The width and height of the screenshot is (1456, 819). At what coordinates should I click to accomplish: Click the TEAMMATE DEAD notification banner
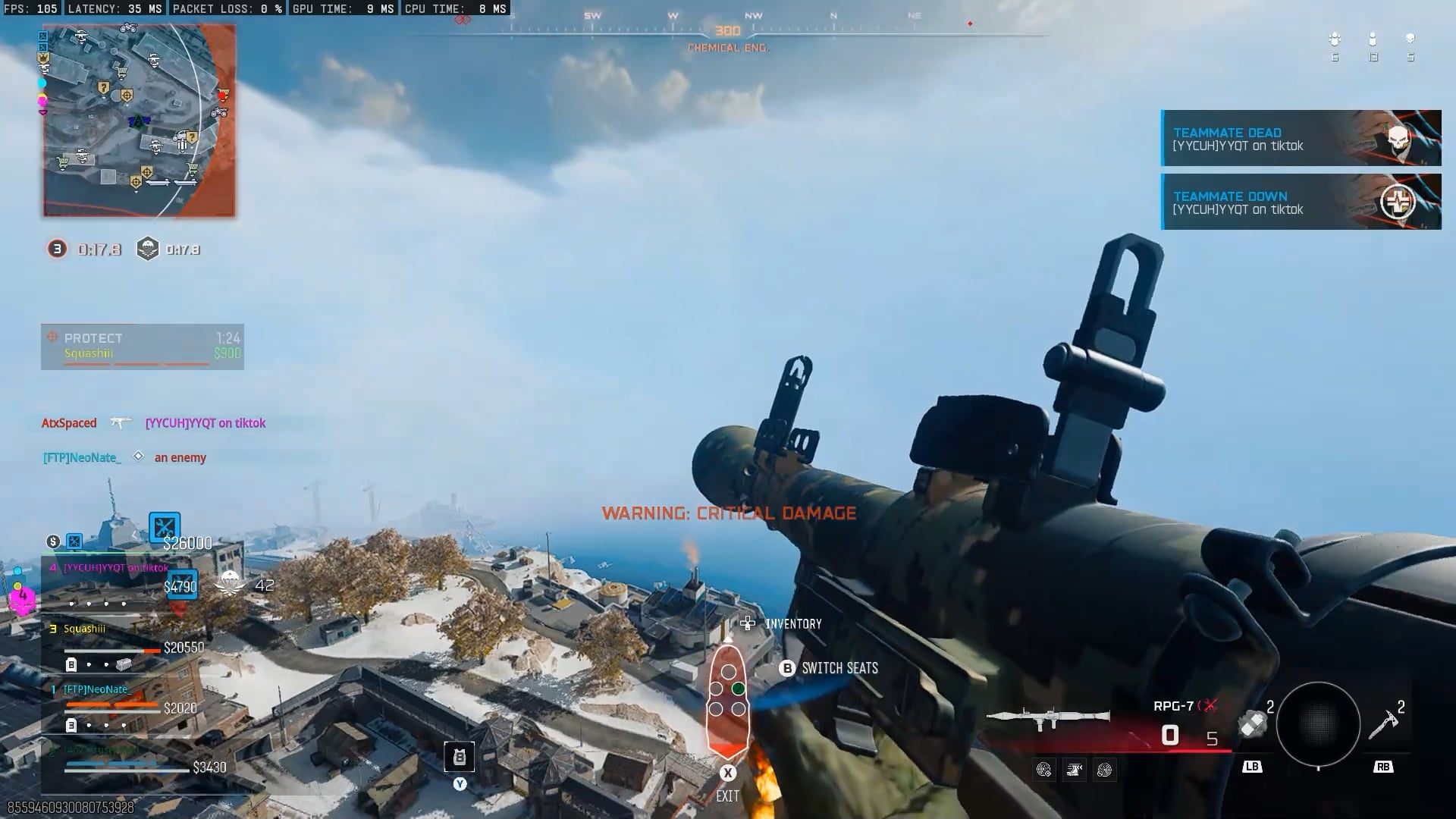pyautogui.click(x=1301, y=138)
